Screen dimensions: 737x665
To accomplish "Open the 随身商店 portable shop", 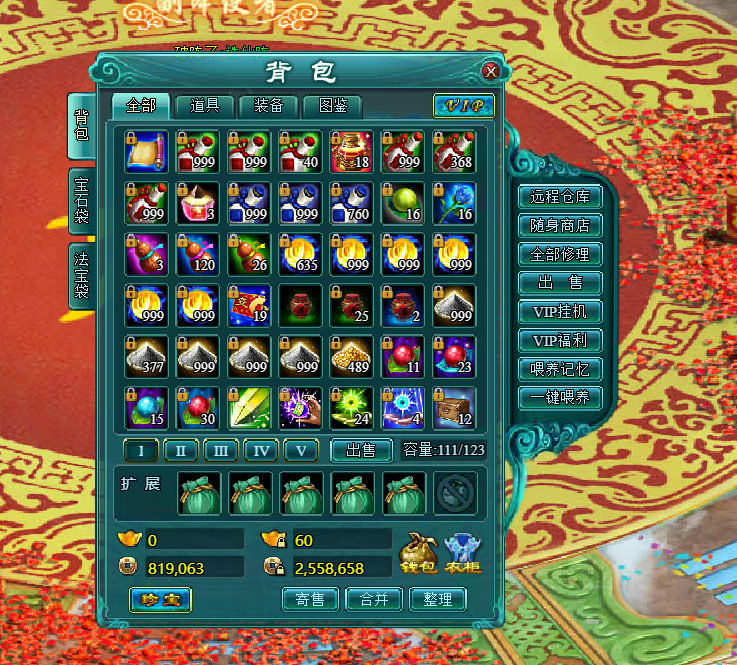I will 559,226.
